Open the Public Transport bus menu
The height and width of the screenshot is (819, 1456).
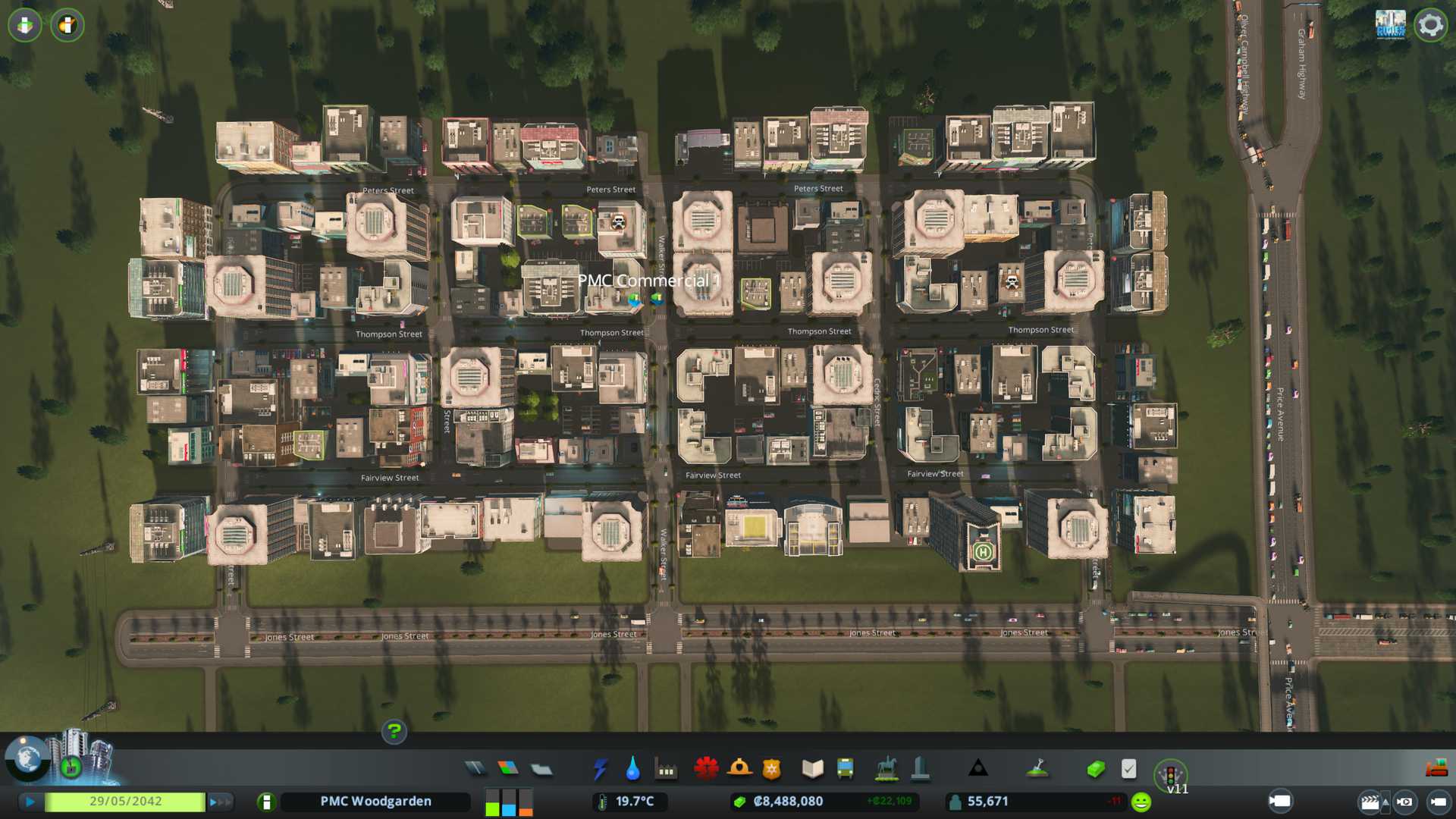pyautogui.click(x=845, y=769)
